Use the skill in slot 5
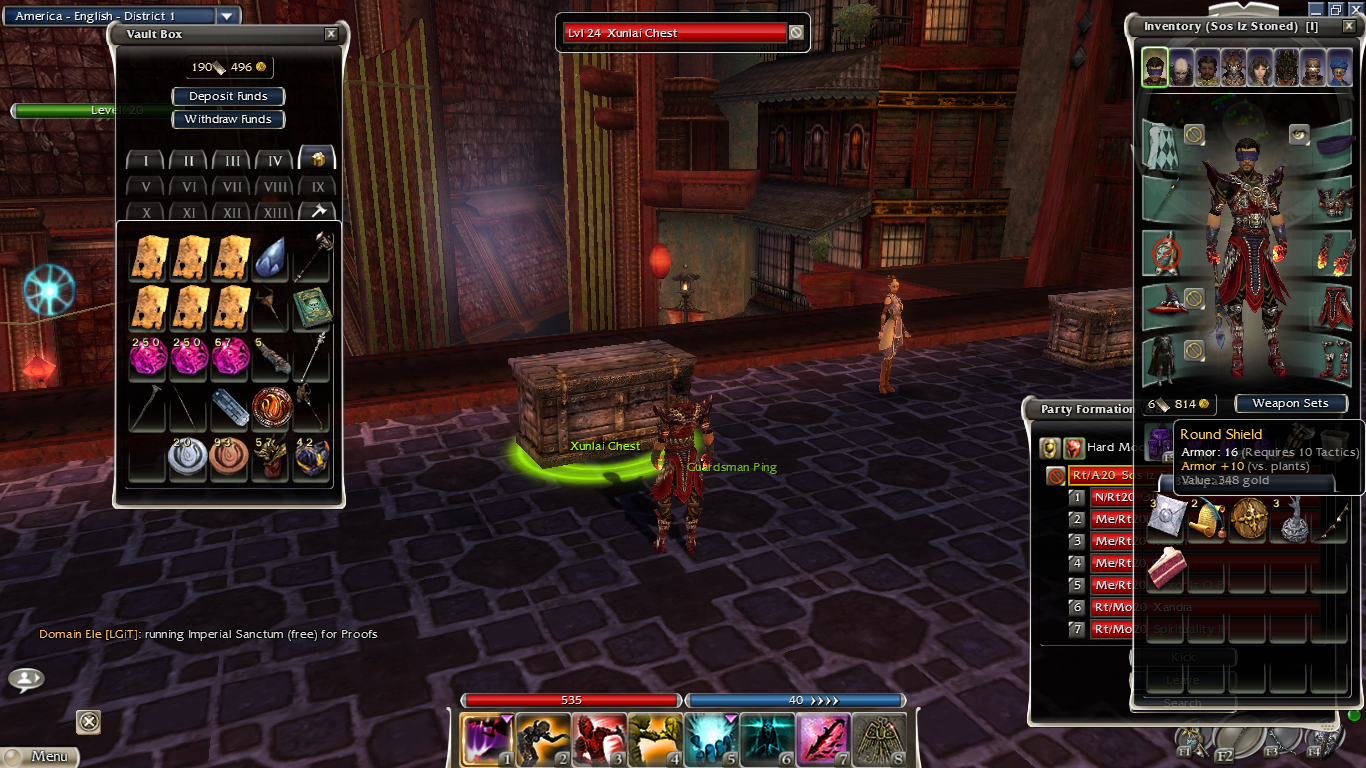1366x768 pixels. click(x=711, y=739)
